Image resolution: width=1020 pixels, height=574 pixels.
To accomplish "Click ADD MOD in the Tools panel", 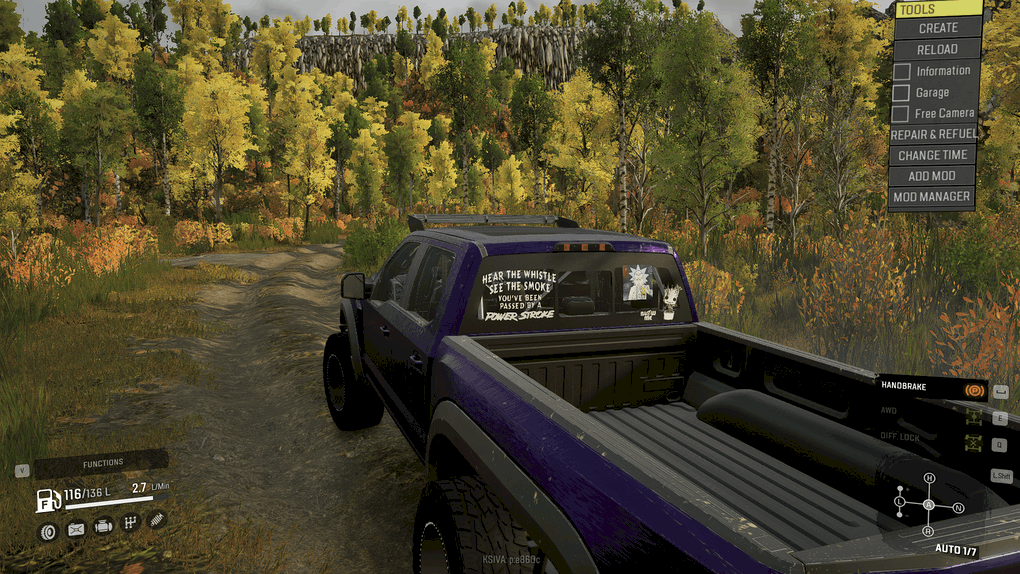I will [932, 176].
